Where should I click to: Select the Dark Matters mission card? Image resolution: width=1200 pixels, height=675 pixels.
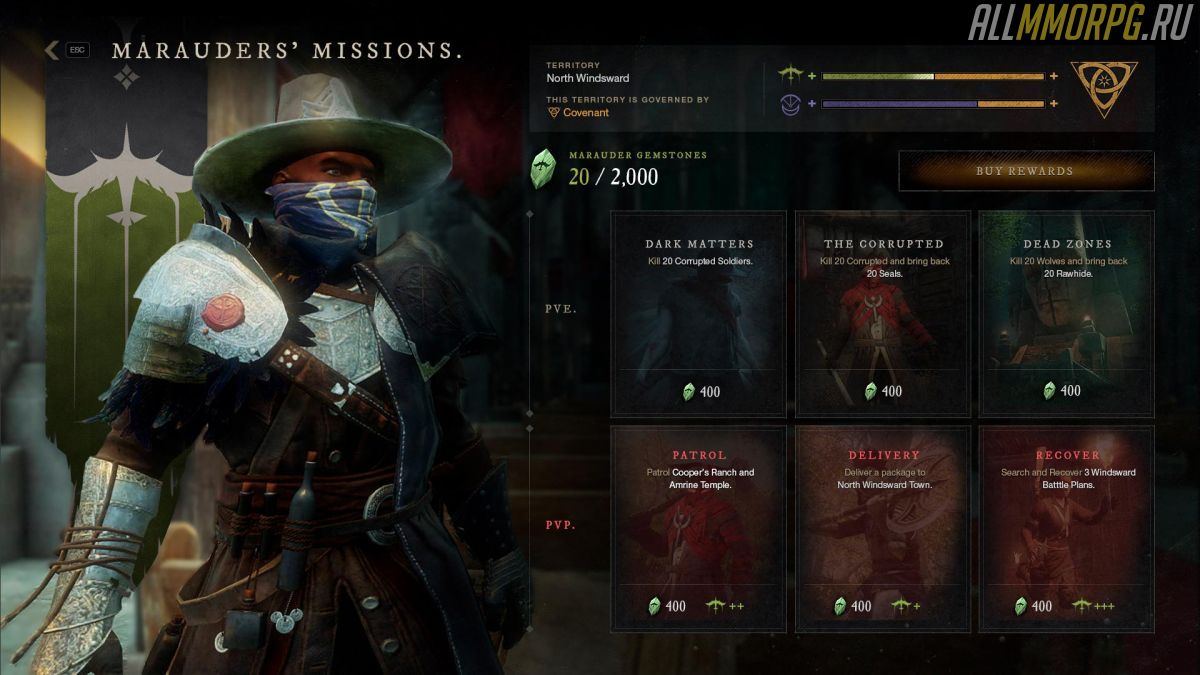pyautogui.click(x=699, y=314)
